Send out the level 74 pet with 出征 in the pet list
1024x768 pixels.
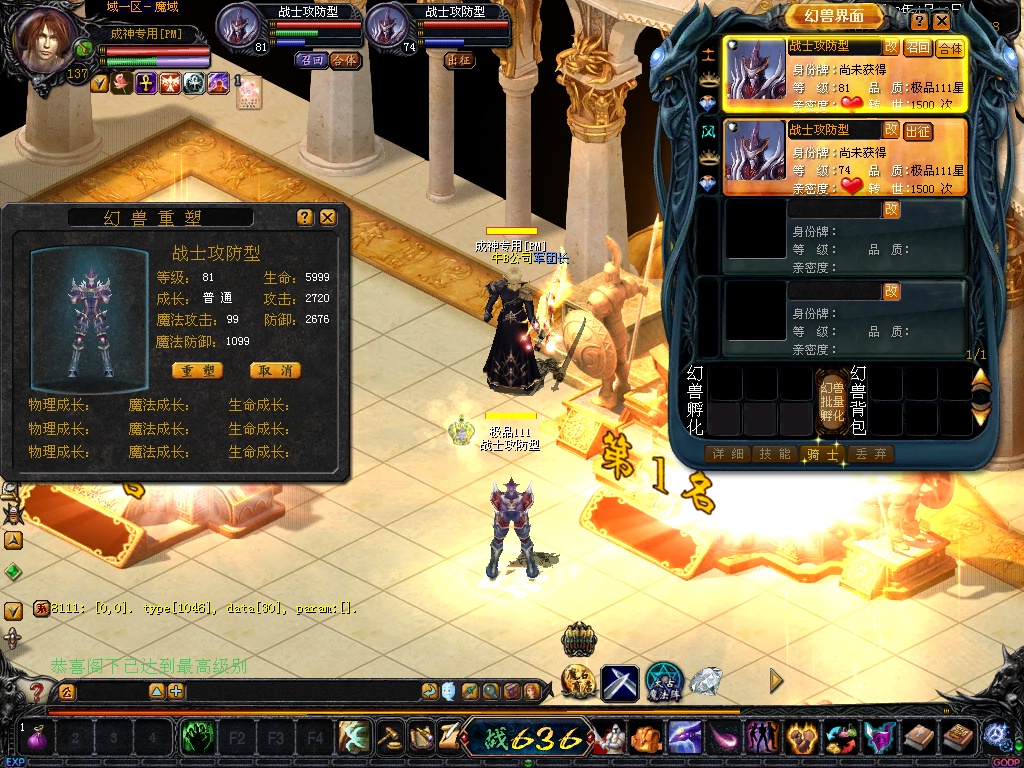click(x=917, y=131)
